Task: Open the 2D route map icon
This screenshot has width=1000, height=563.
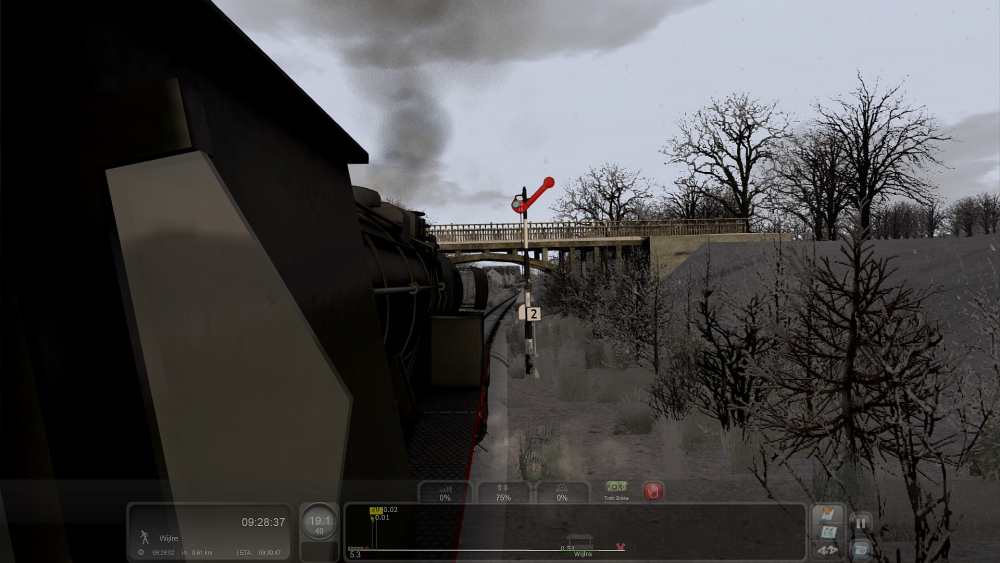Action: coord(827,534)
